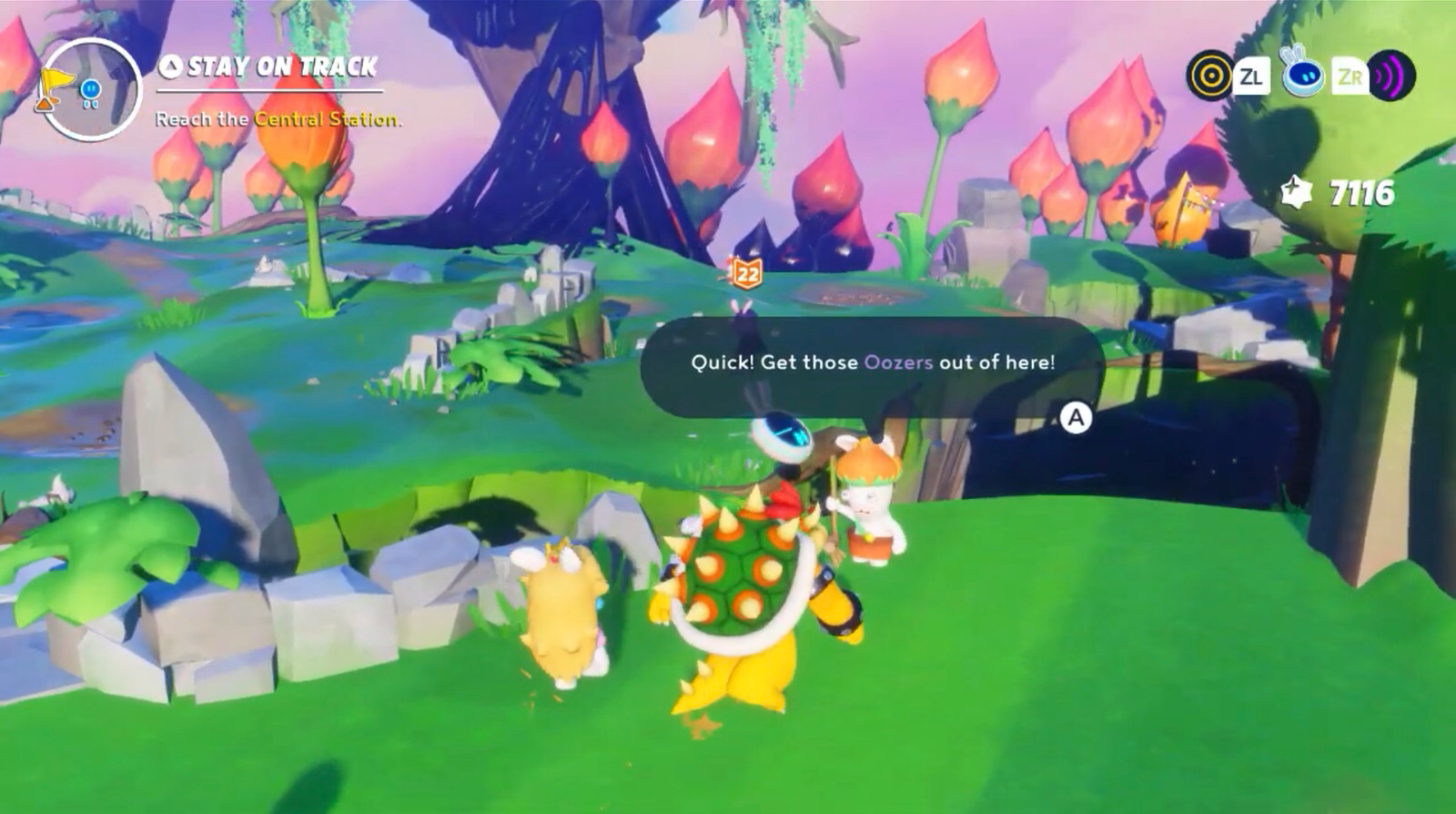Activate the yellow concentric rings ability icon
1456x814 pixels.
click(x=1209, y=76)
